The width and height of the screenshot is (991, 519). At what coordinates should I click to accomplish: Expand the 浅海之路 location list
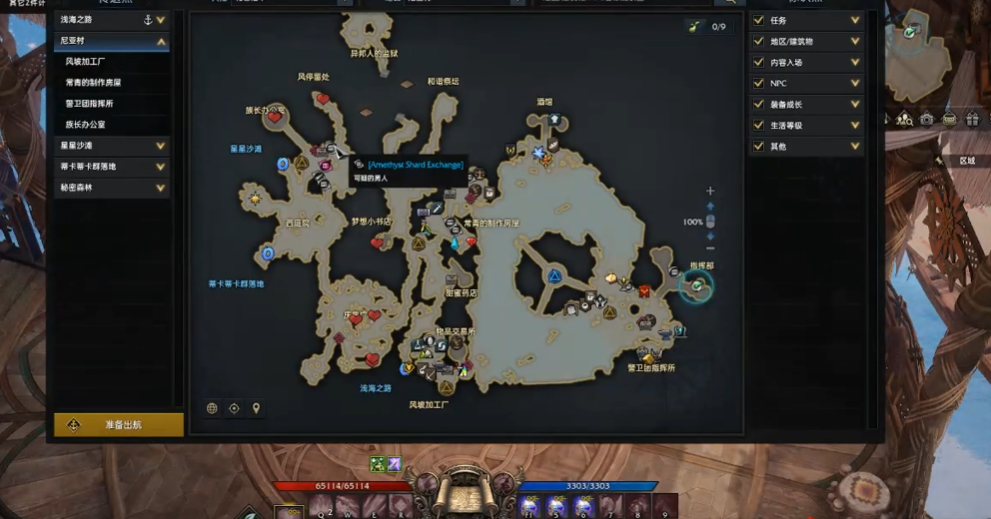tap(161, 20)
